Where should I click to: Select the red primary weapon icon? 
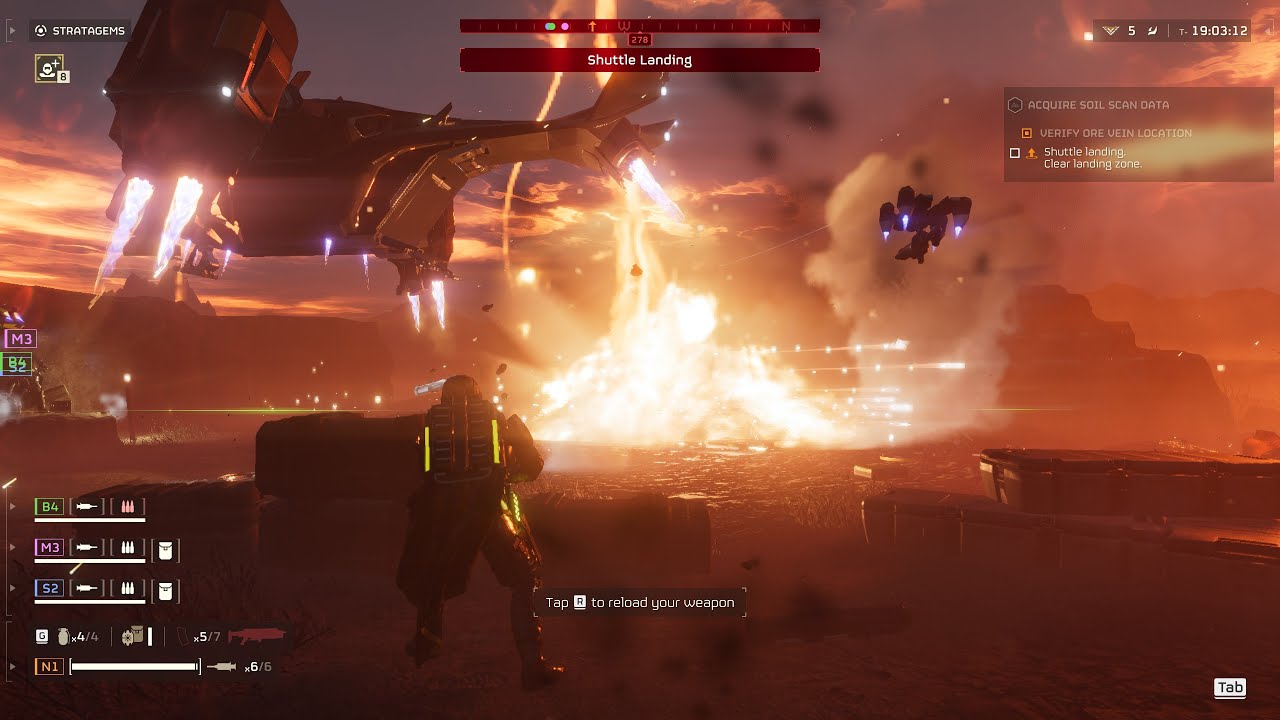256,636
